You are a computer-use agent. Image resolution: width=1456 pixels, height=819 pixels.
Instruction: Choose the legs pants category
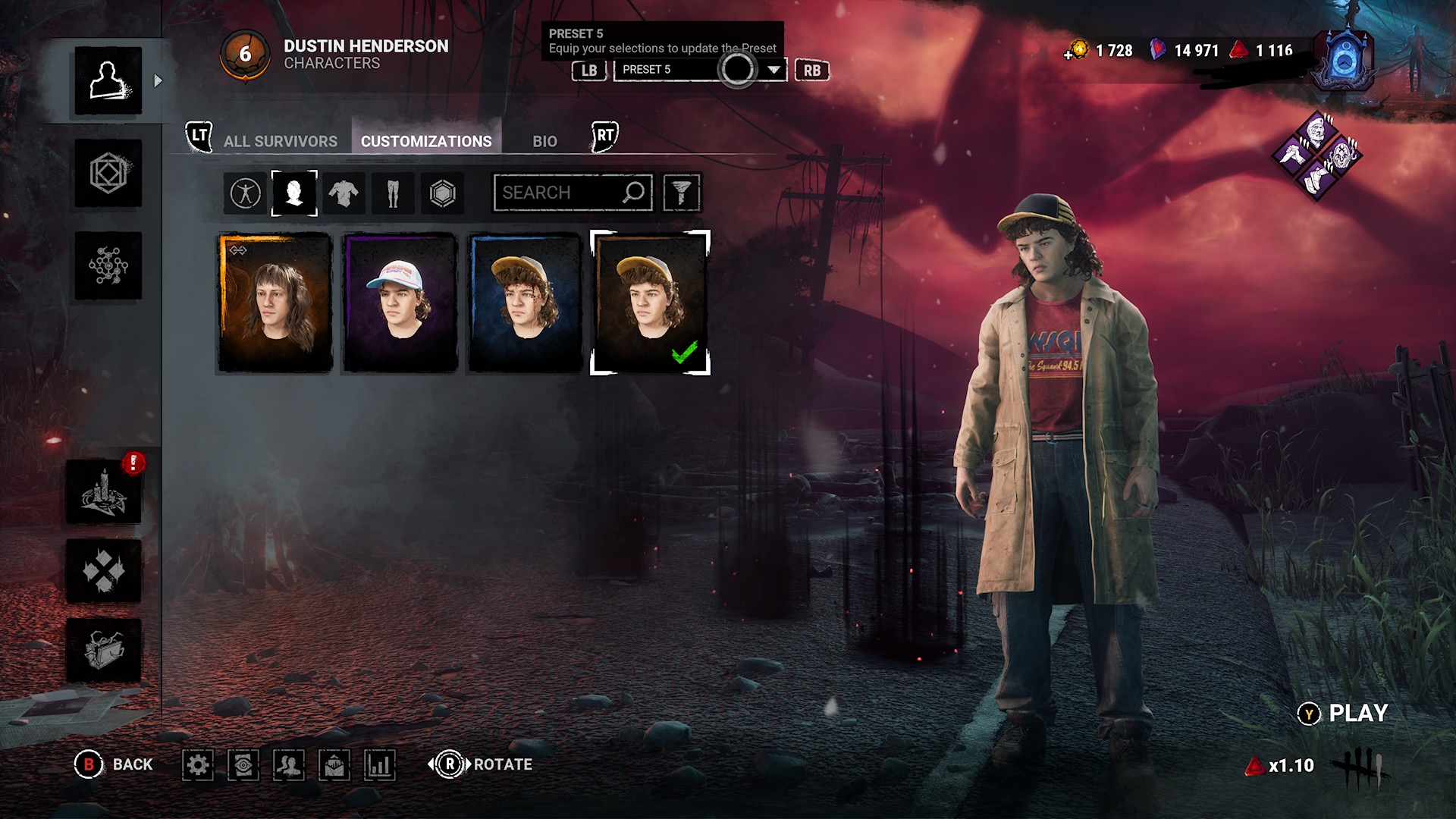[x=393, y=193]
